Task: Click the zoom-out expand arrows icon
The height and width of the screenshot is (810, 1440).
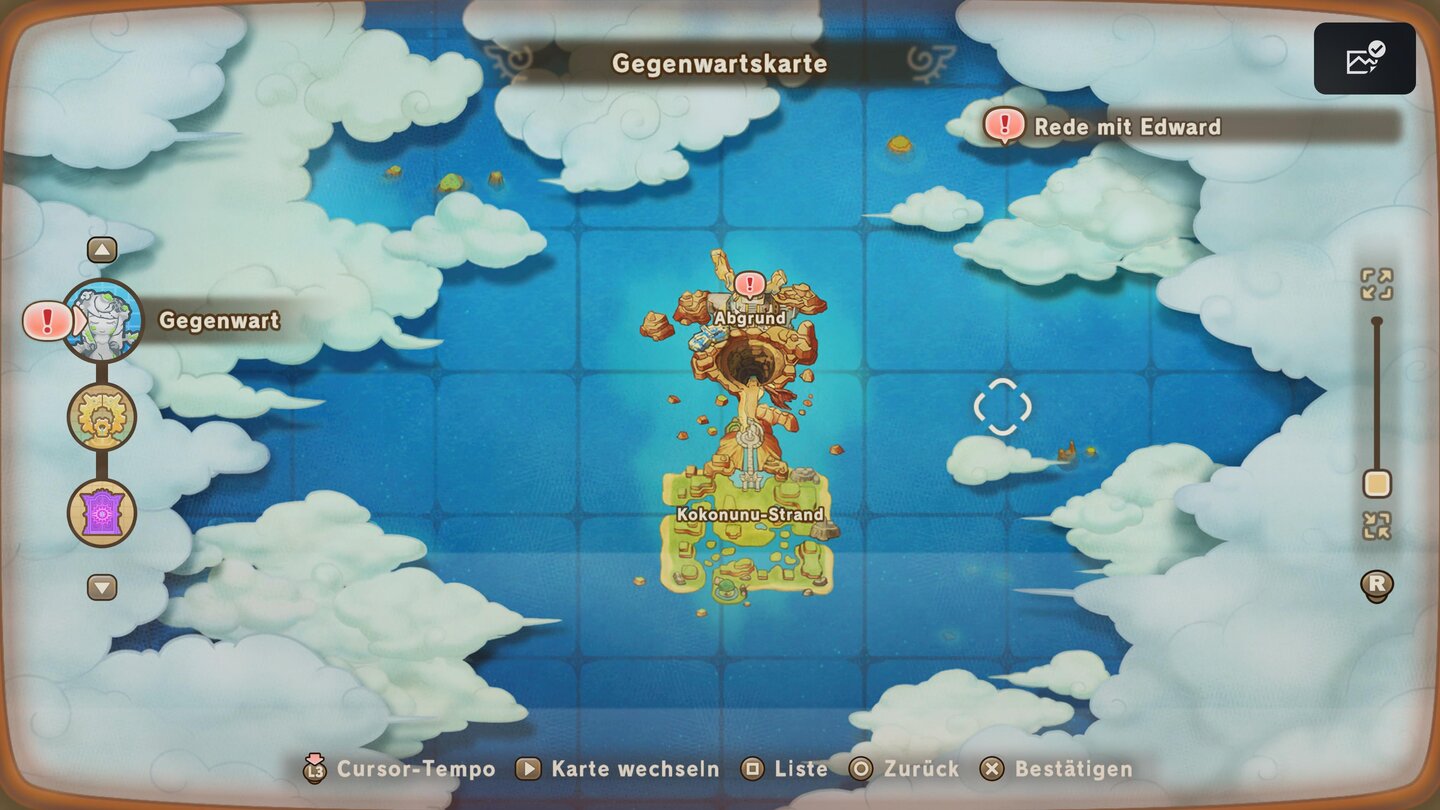Action: [x=1378, y=285]
